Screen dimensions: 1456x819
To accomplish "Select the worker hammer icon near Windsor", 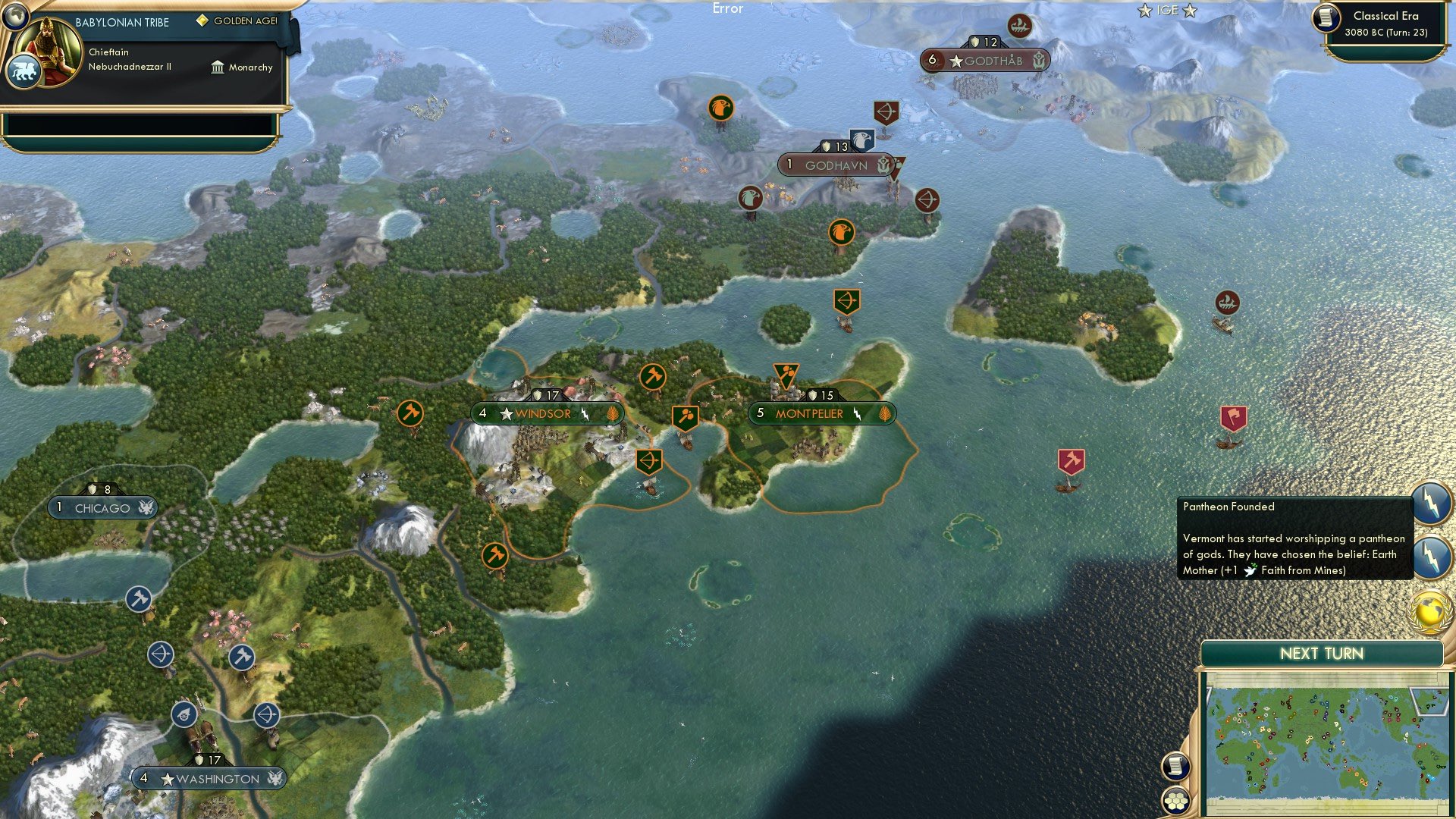I will 654,376.
